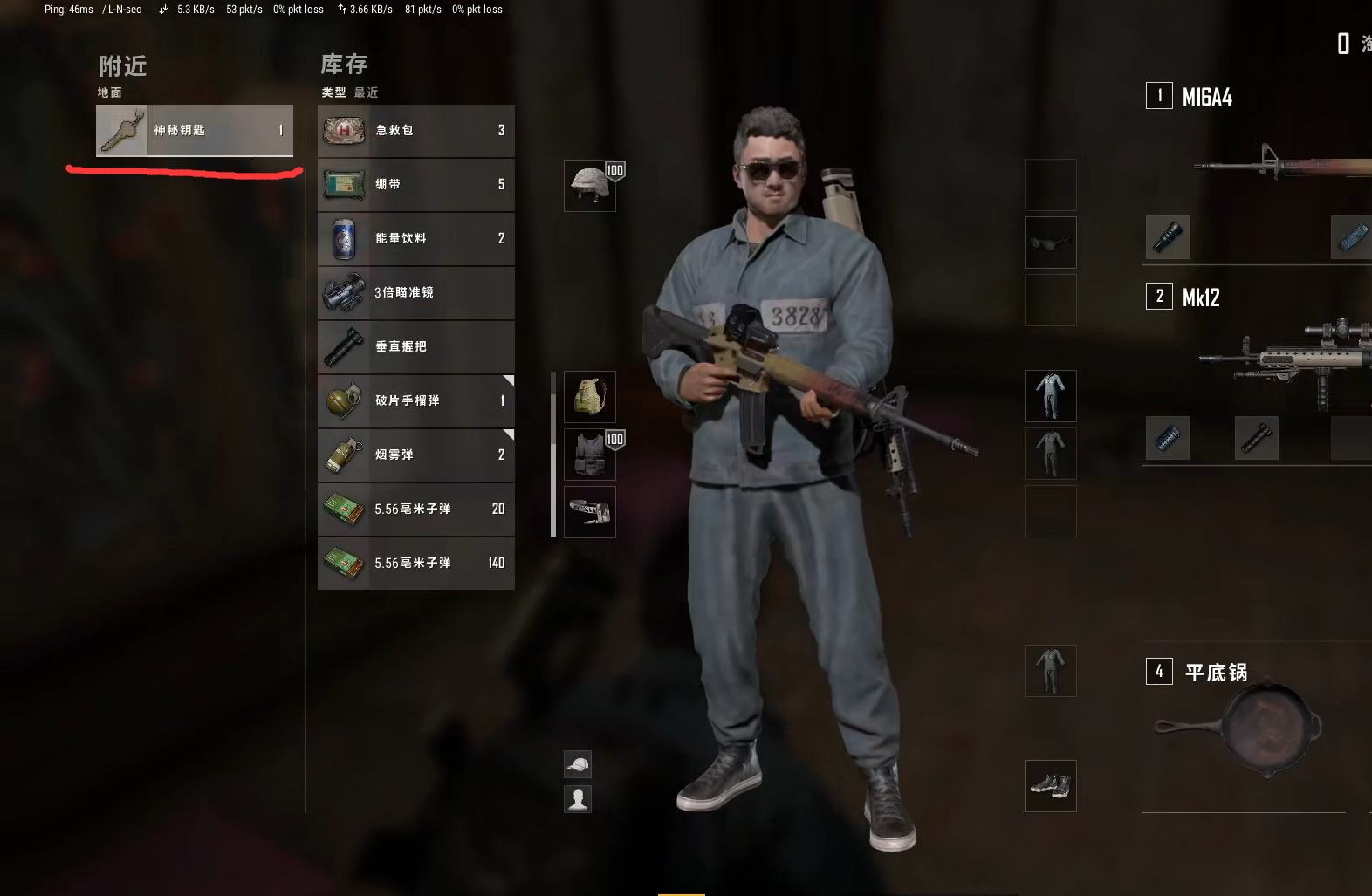Select the 垂直握把 vertical grip icon
Screen dimensions: 1372x896
344,346
